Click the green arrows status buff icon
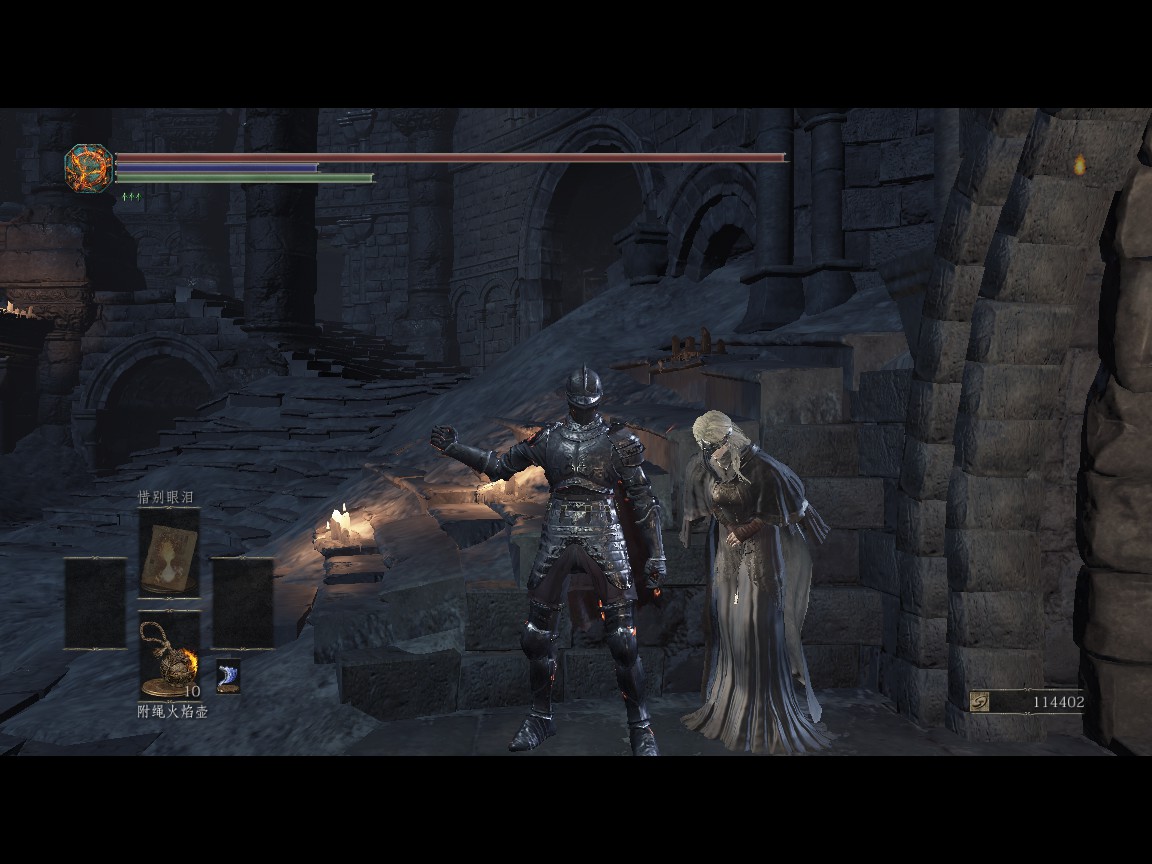Image resolution: width=1152 pixels, height=864 pixels. pyautogui.click(x=131, y=197)
